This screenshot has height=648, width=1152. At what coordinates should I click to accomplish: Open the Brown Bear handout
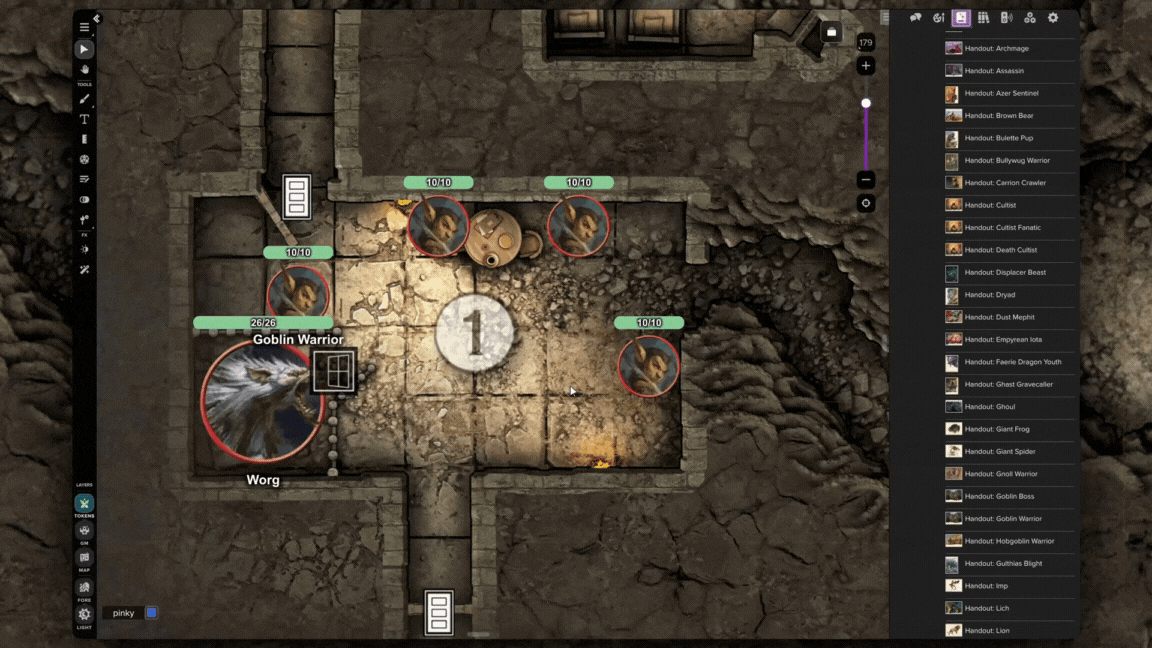pyautogui.click(x=999, y=116)
